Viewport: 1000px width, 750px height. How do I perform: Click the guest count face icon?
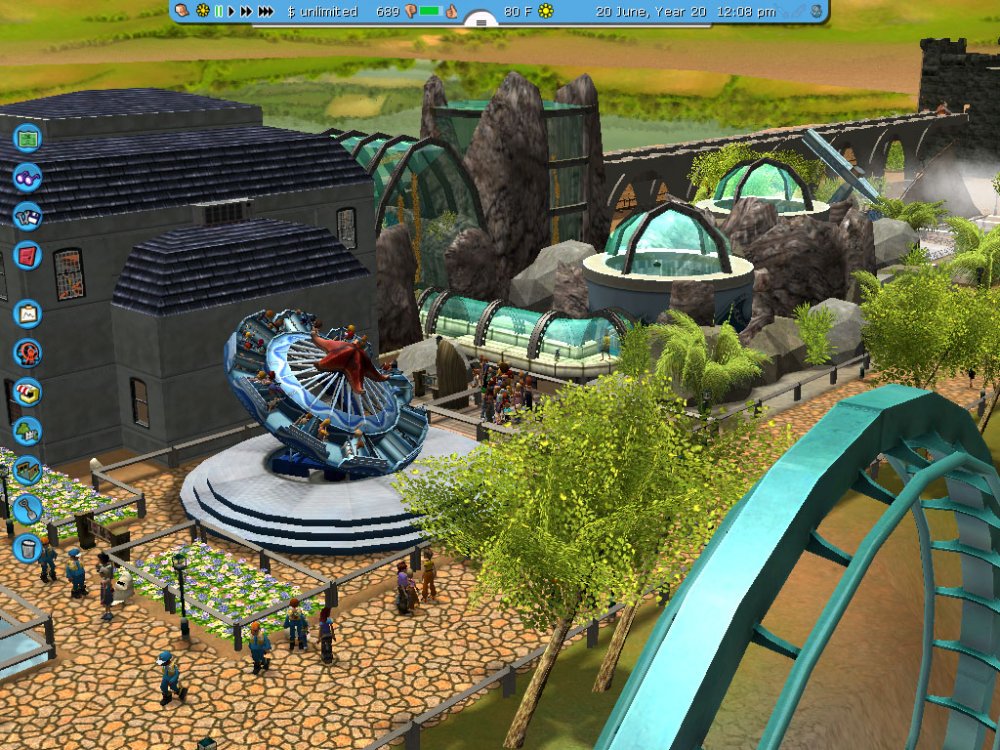[x=181, y=11]
